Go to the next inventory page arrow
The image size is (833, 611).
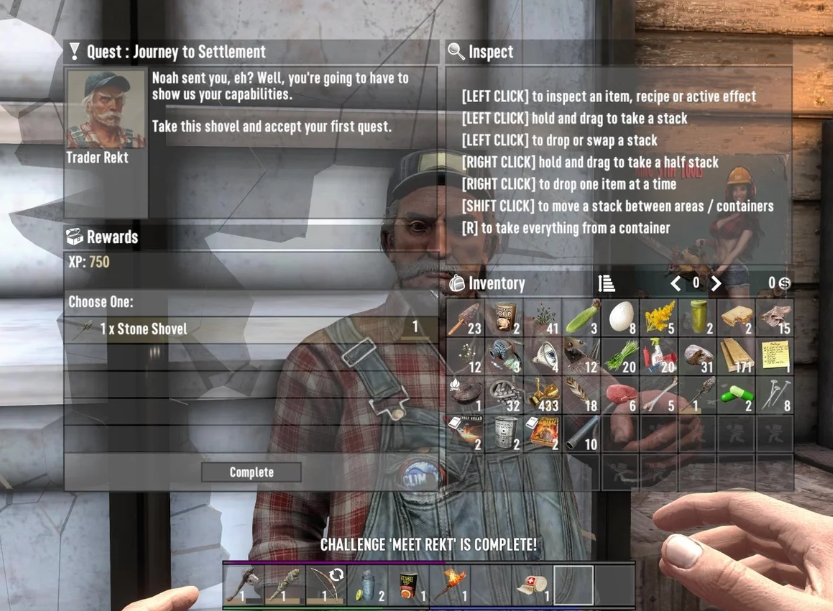716,283
